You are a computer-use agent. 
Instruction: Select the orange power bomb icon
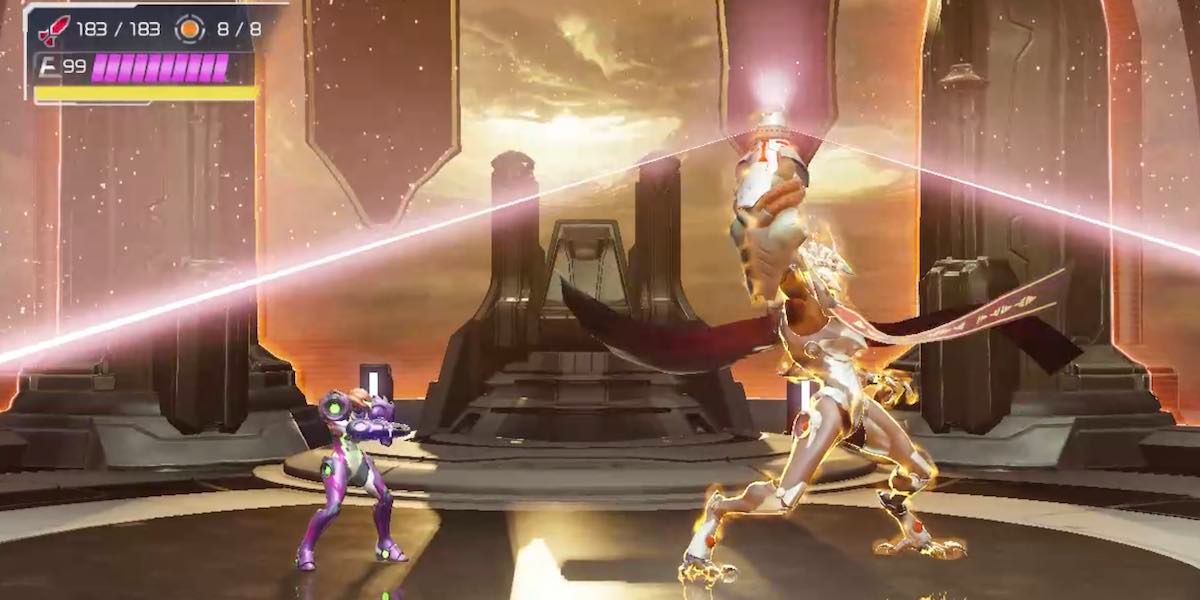[189, 29]
